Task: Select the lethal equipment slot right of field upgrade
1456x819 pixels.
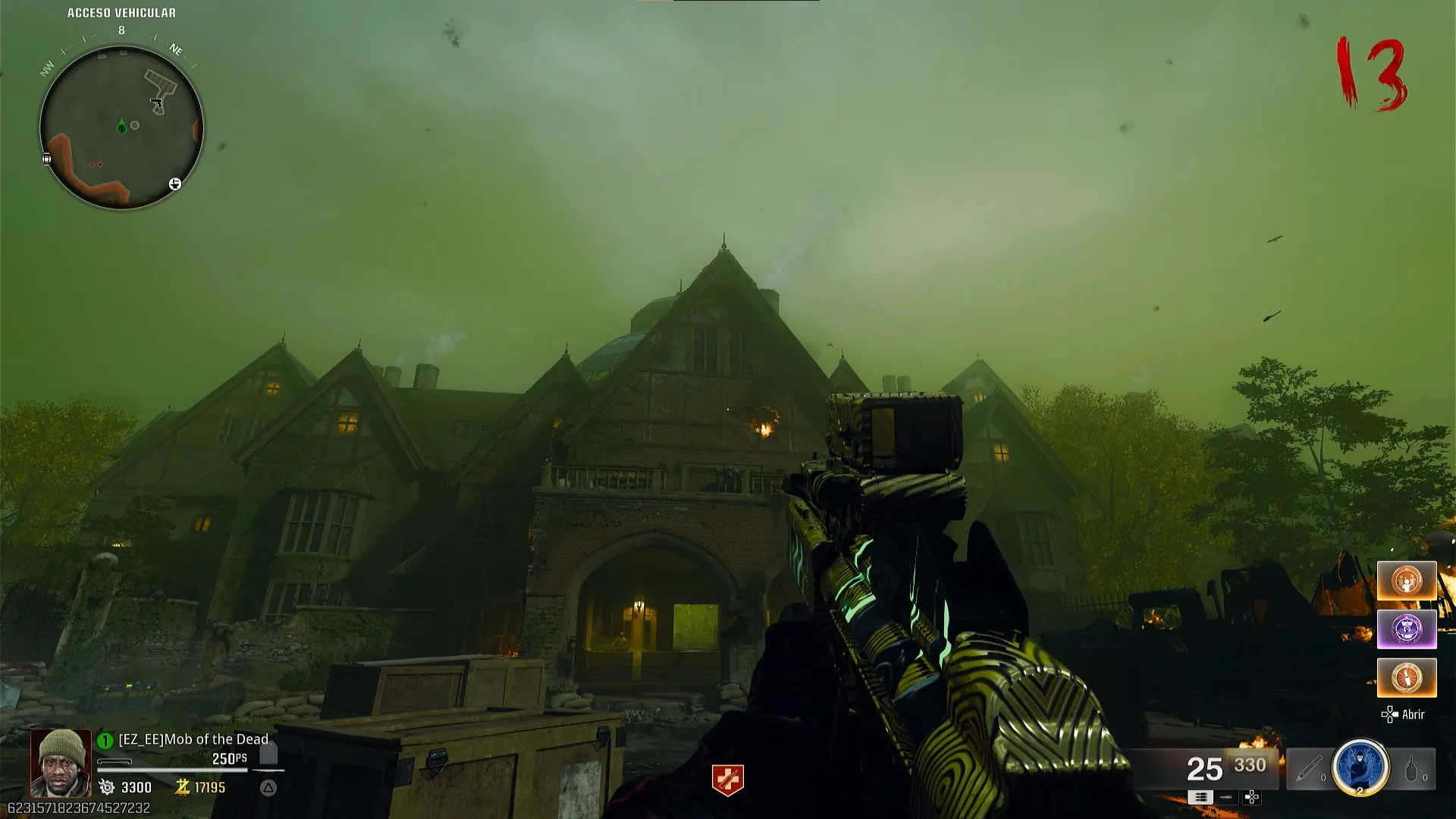Action: 1412,769
